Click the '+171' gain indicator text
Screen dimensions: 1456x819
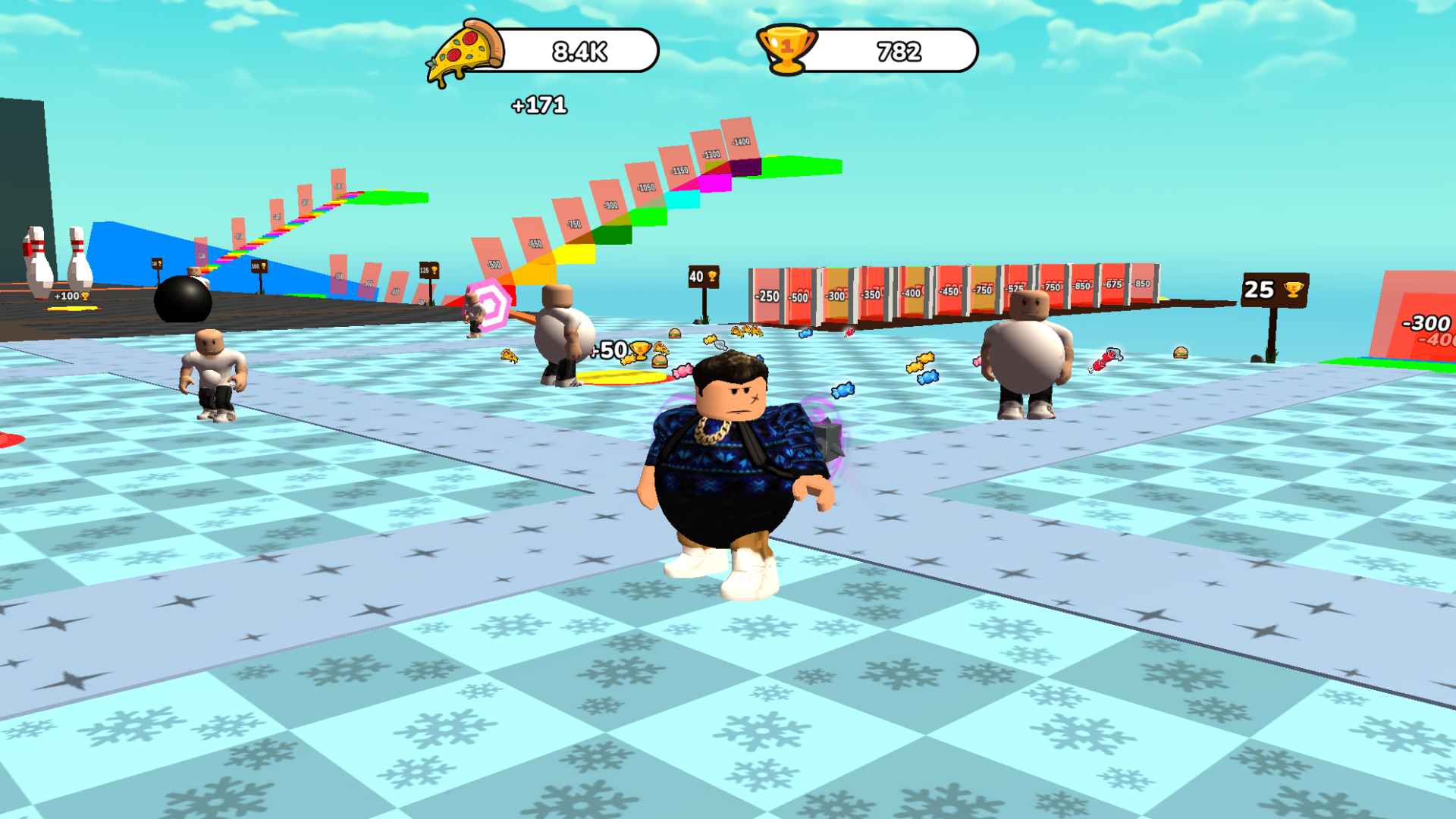[x=540, y=105]
